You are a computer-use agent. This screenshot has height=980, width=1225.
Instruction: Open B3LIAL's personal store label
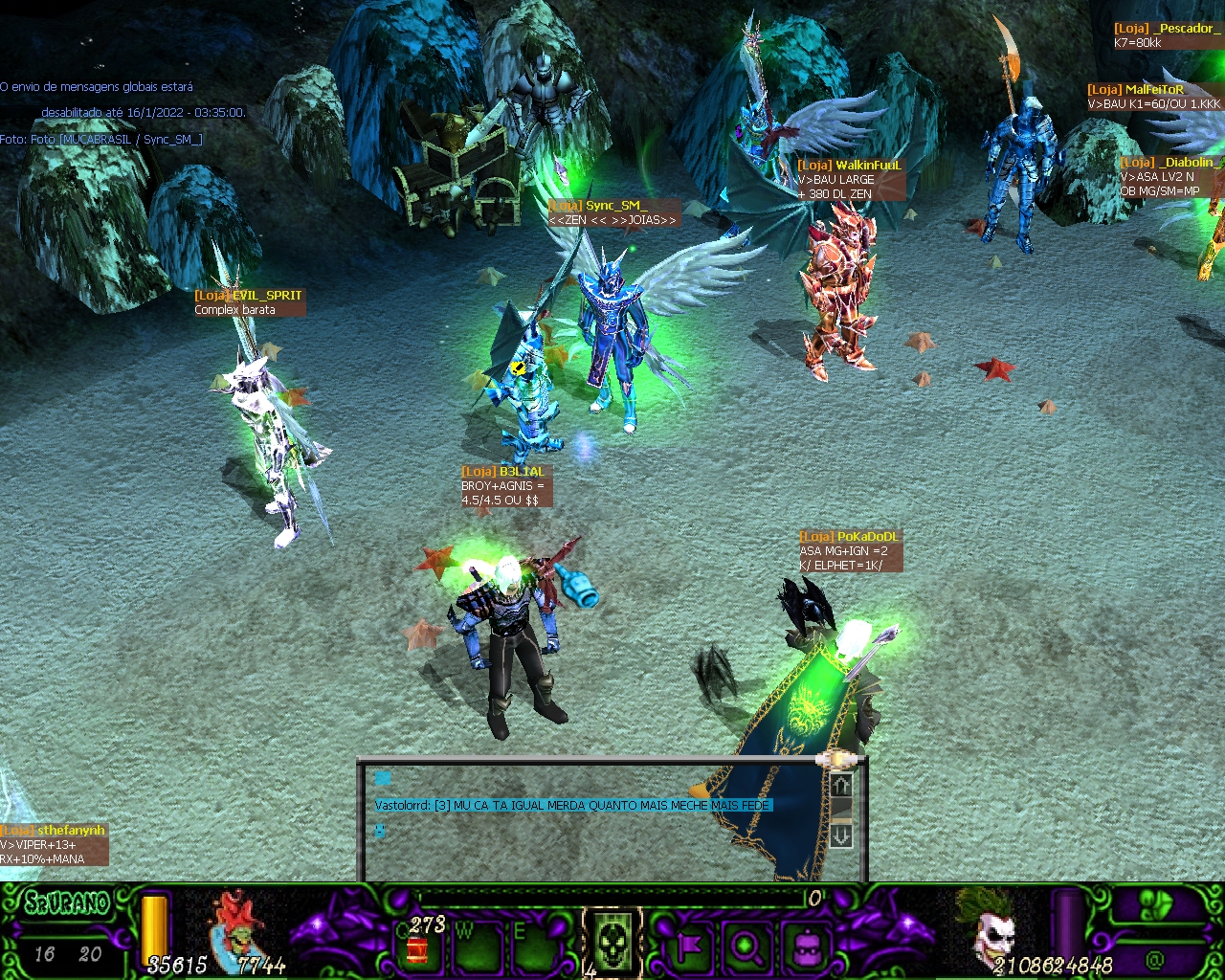pyautogui.click(x=505, y=485)
